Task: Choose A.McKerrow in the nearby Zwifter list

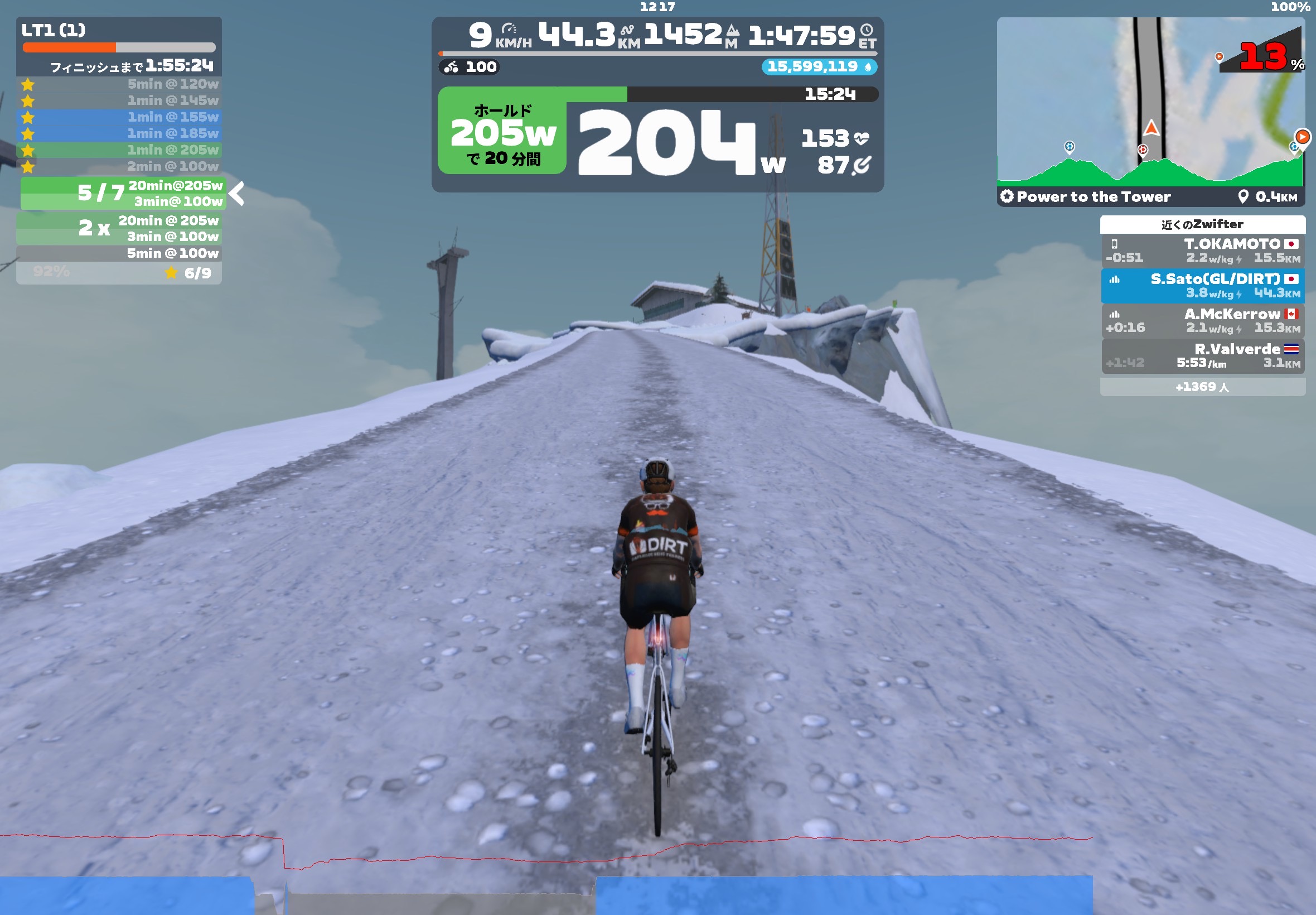Action: pos(1202,320)
